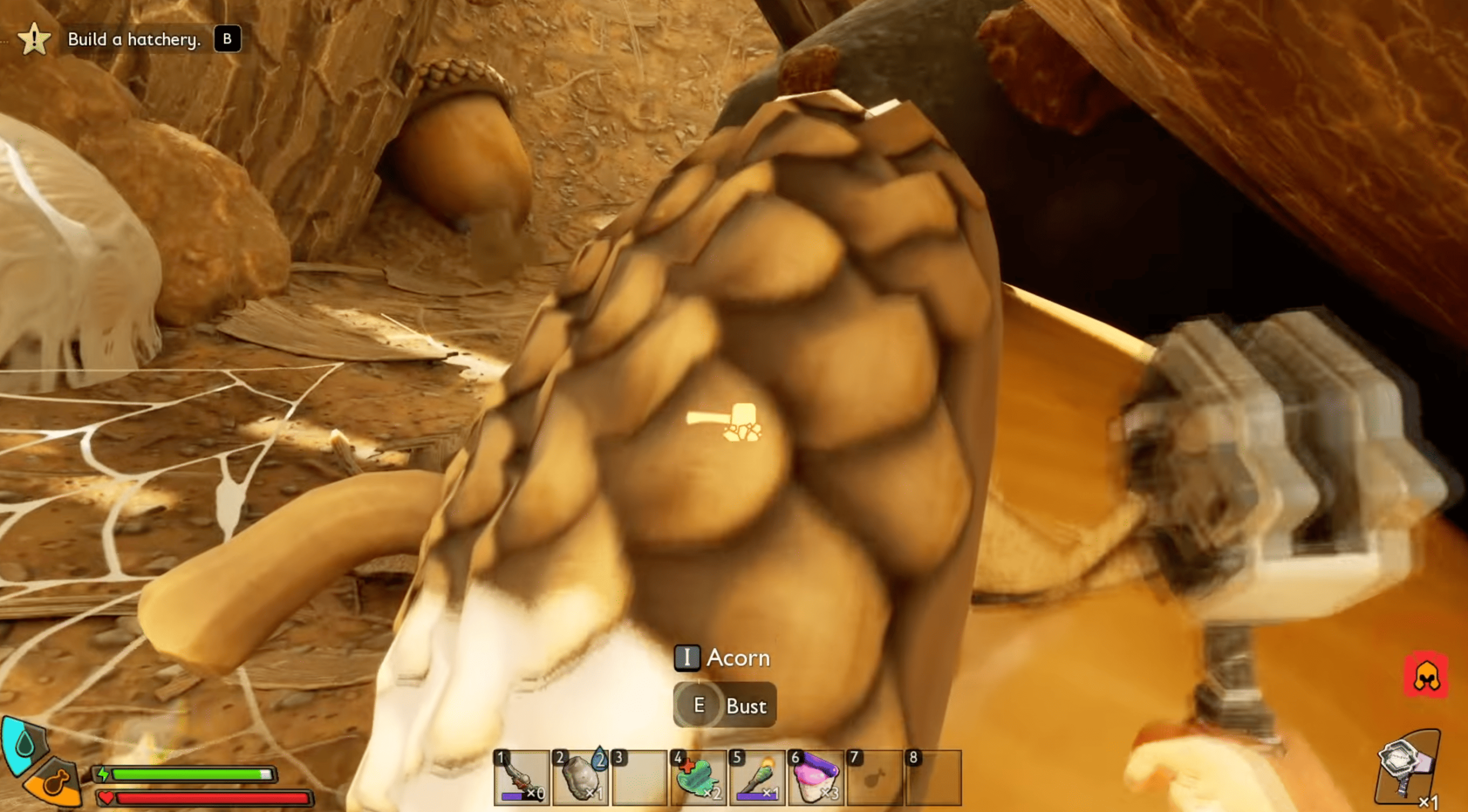Select the quest star exclamation icon
The image size is (1468, 812).
pyautogui.click(x=34, y=39)
